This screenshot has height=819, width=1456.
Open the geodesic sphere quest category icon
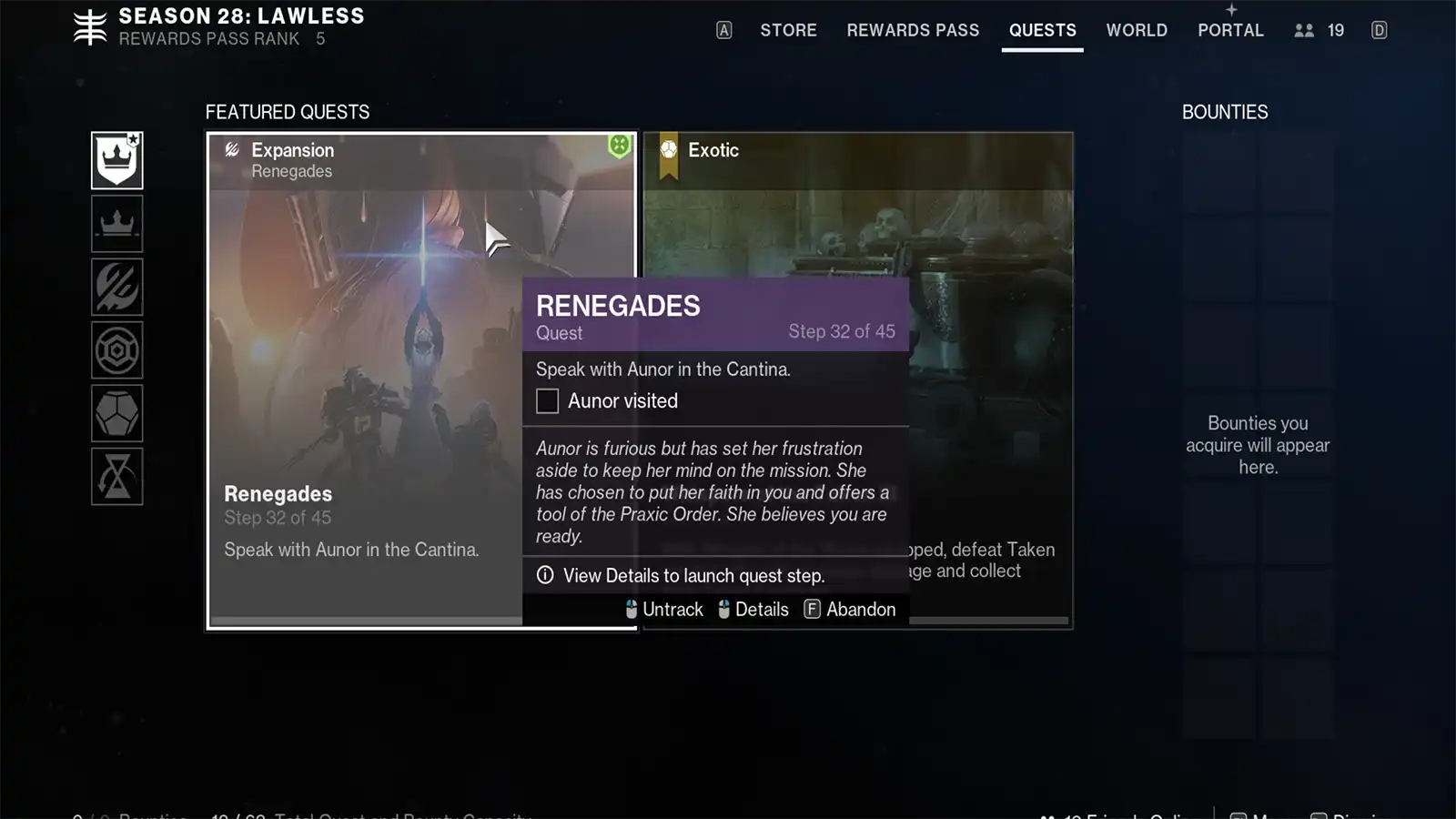[x=116, y=412]
